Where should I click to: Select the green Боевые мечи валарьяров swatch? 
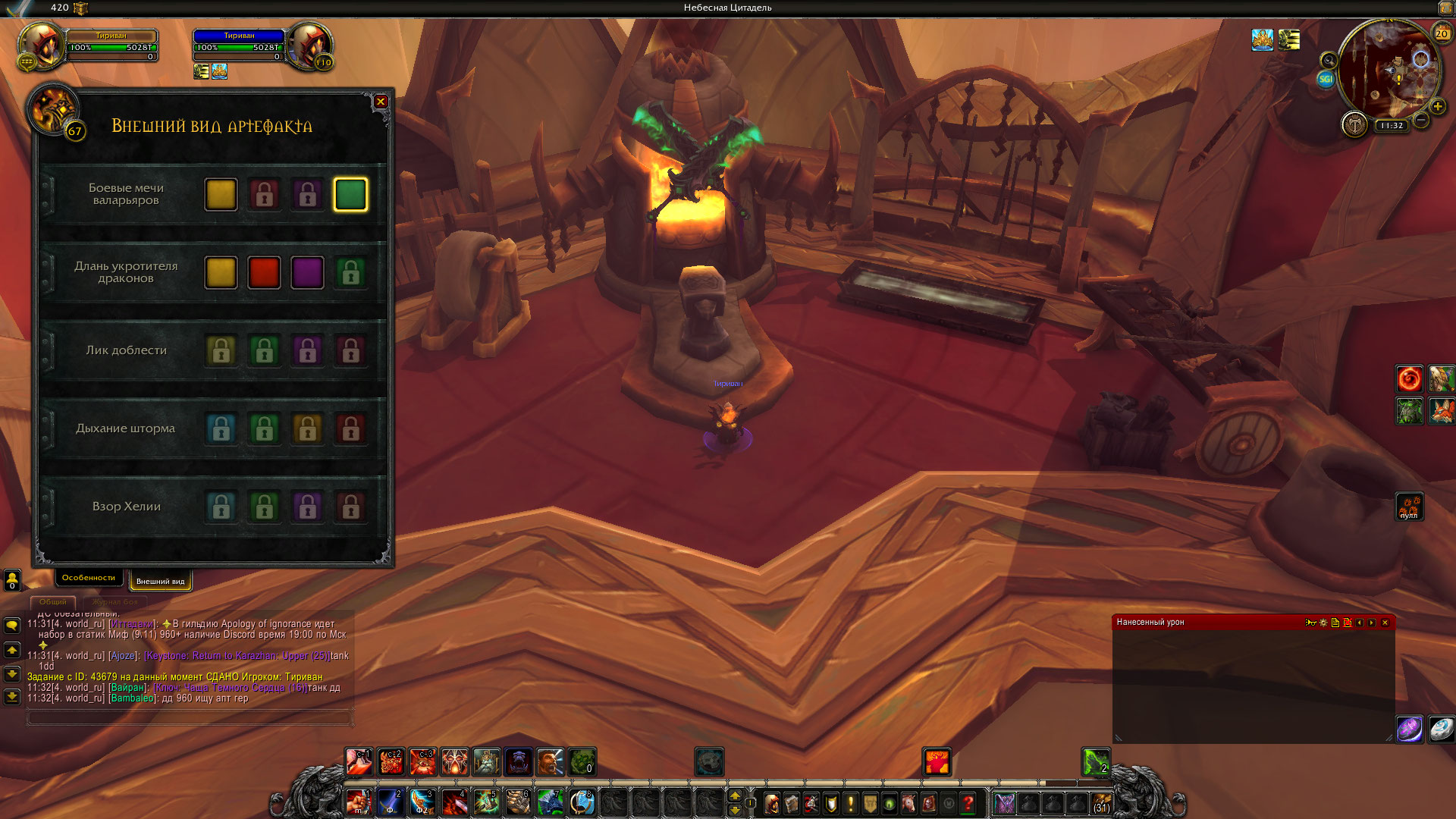[x=350, y=195]
